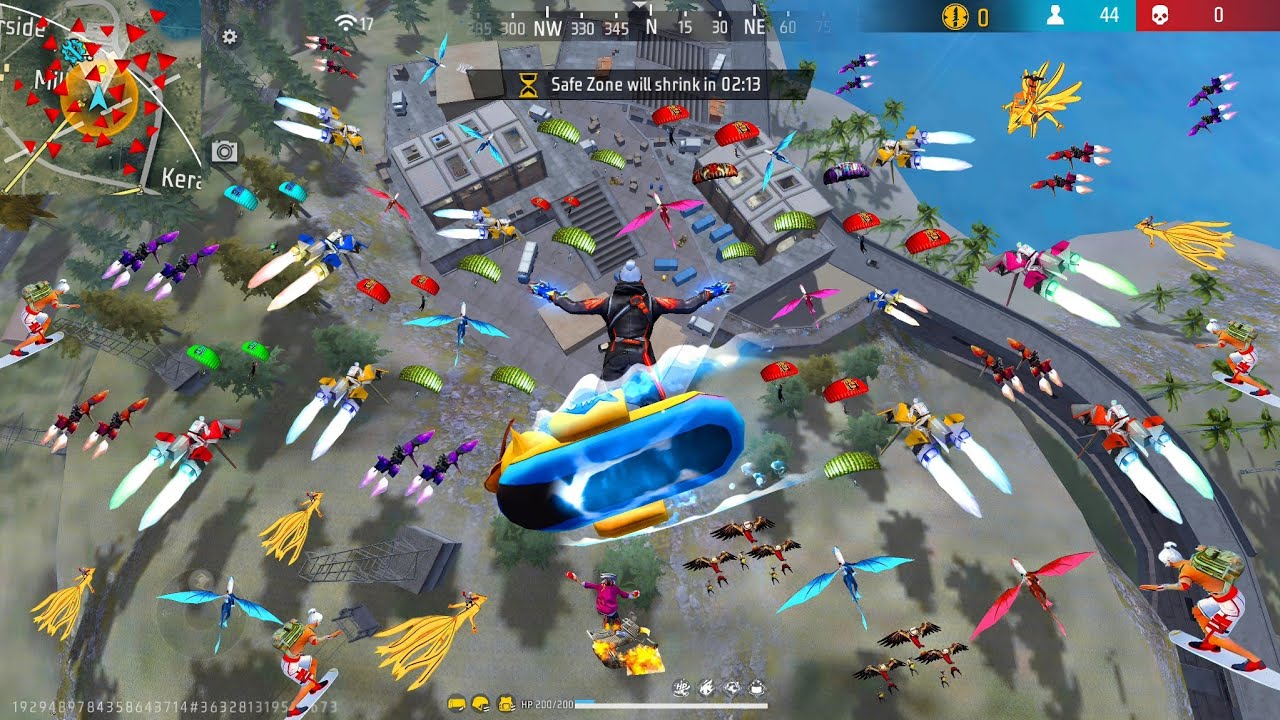Click the yellow helmet icon

click(x=480, y=704)
